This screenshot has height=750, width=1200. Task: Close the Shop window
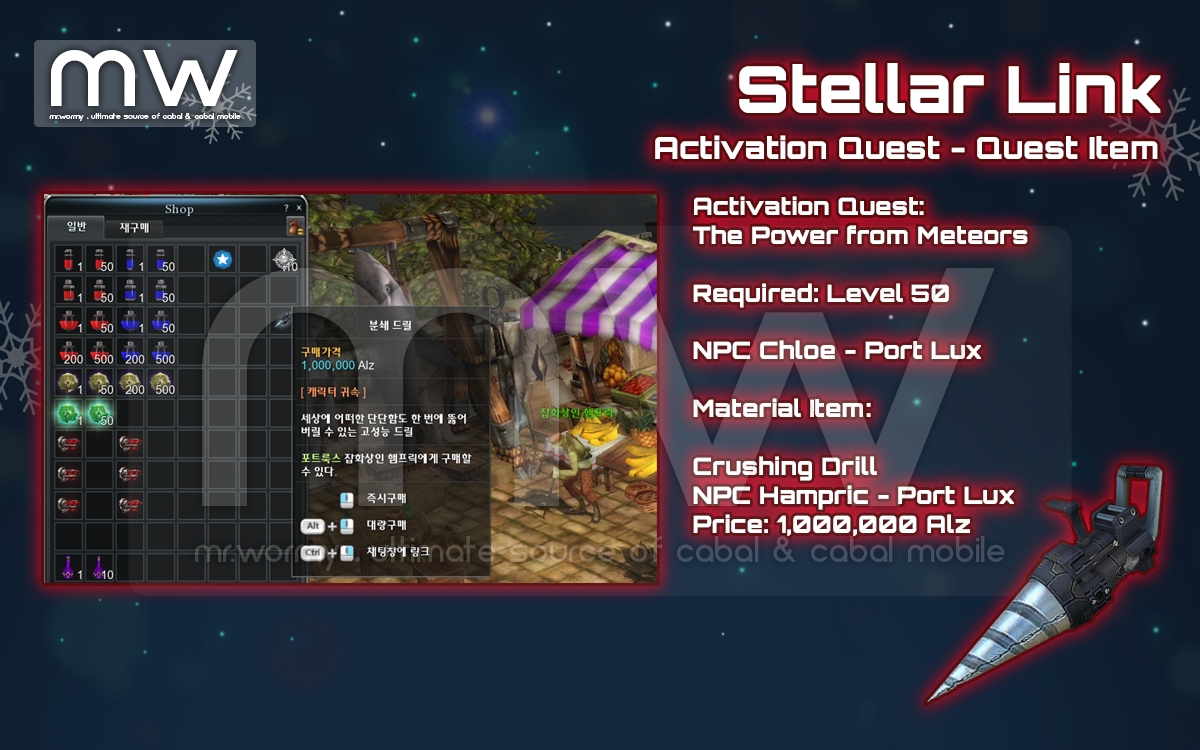[x=298, y=208]
